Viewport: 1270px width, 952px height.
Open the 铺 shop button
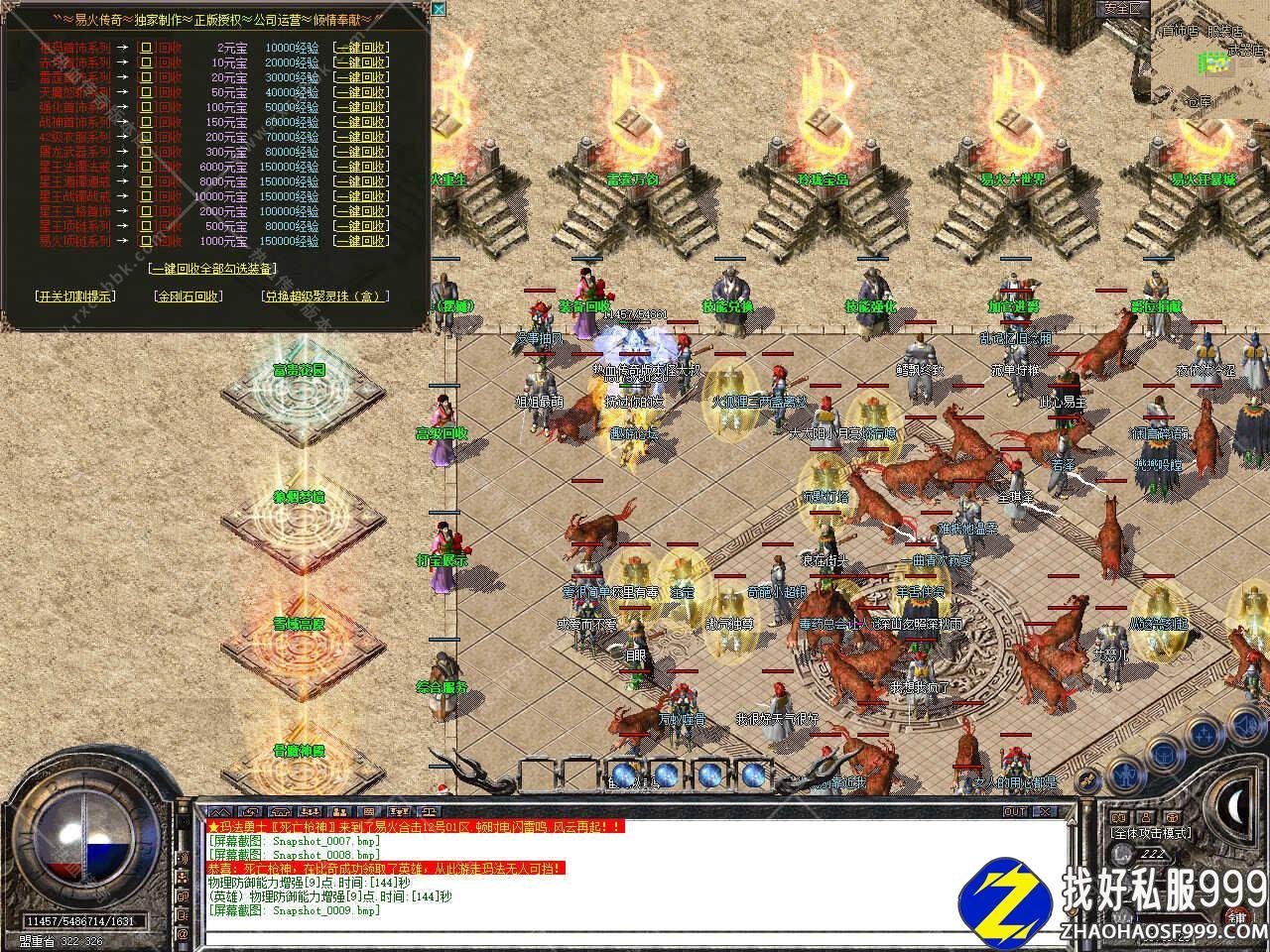click(1237, 917)
